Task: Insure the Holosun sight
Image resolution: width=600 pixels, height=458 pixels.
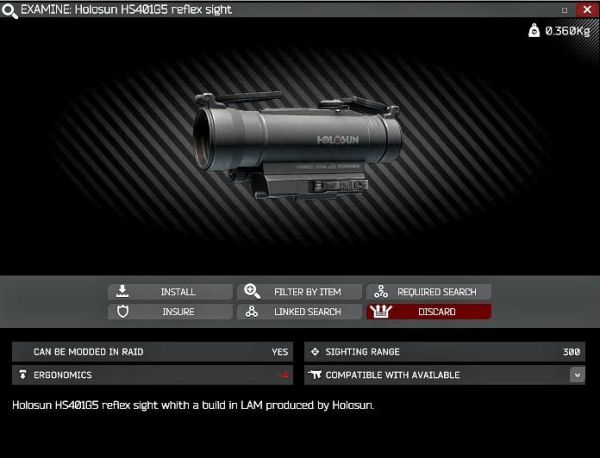Action: (170, 312)
